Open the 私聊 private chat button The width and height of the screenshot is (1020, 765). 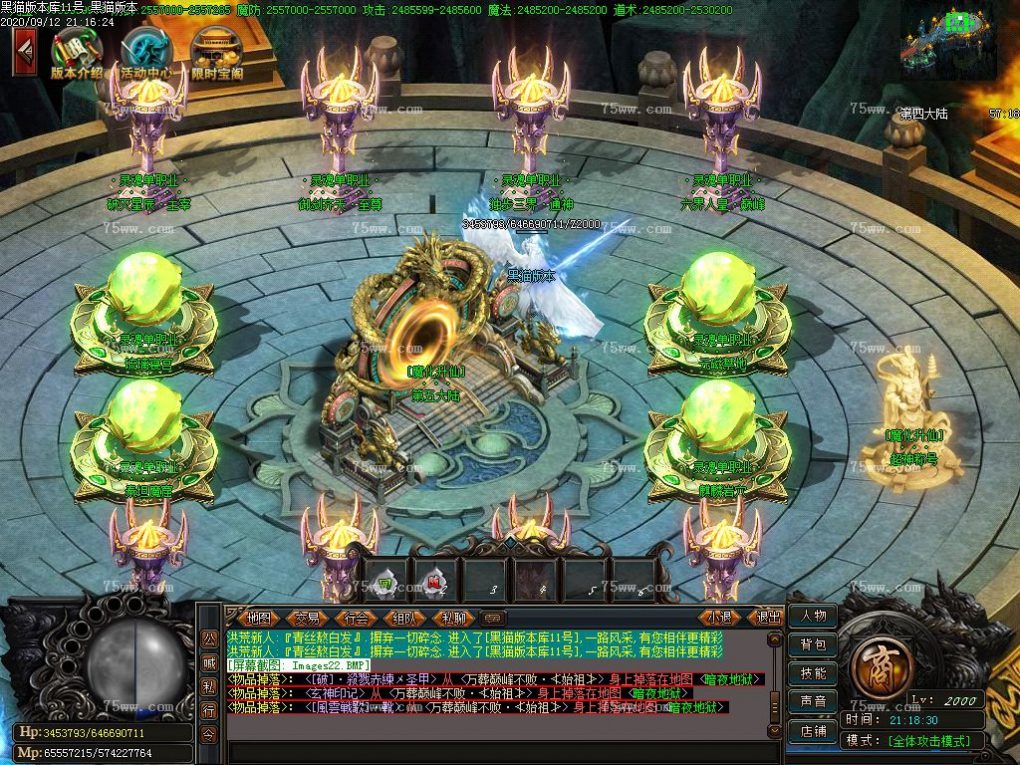(454, 618)
